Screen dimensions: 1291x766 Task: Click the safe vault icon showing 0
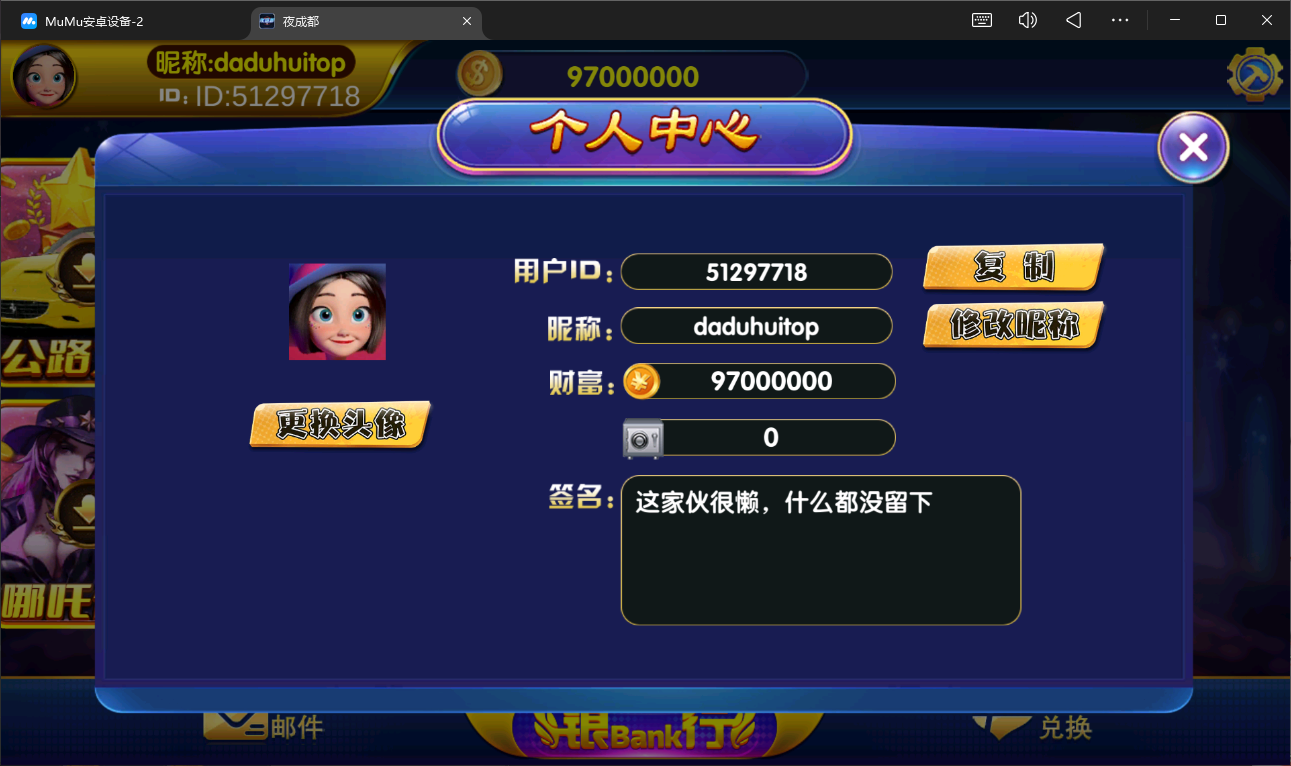coord(641,437)
